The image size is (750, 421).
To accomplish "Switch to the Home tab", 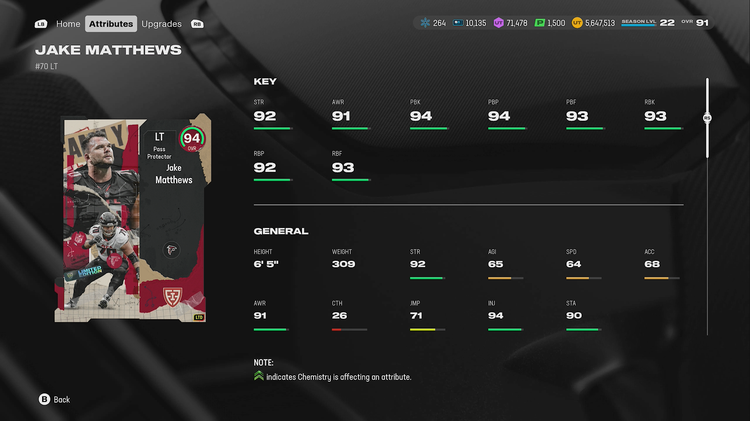I will pos(68,23).
